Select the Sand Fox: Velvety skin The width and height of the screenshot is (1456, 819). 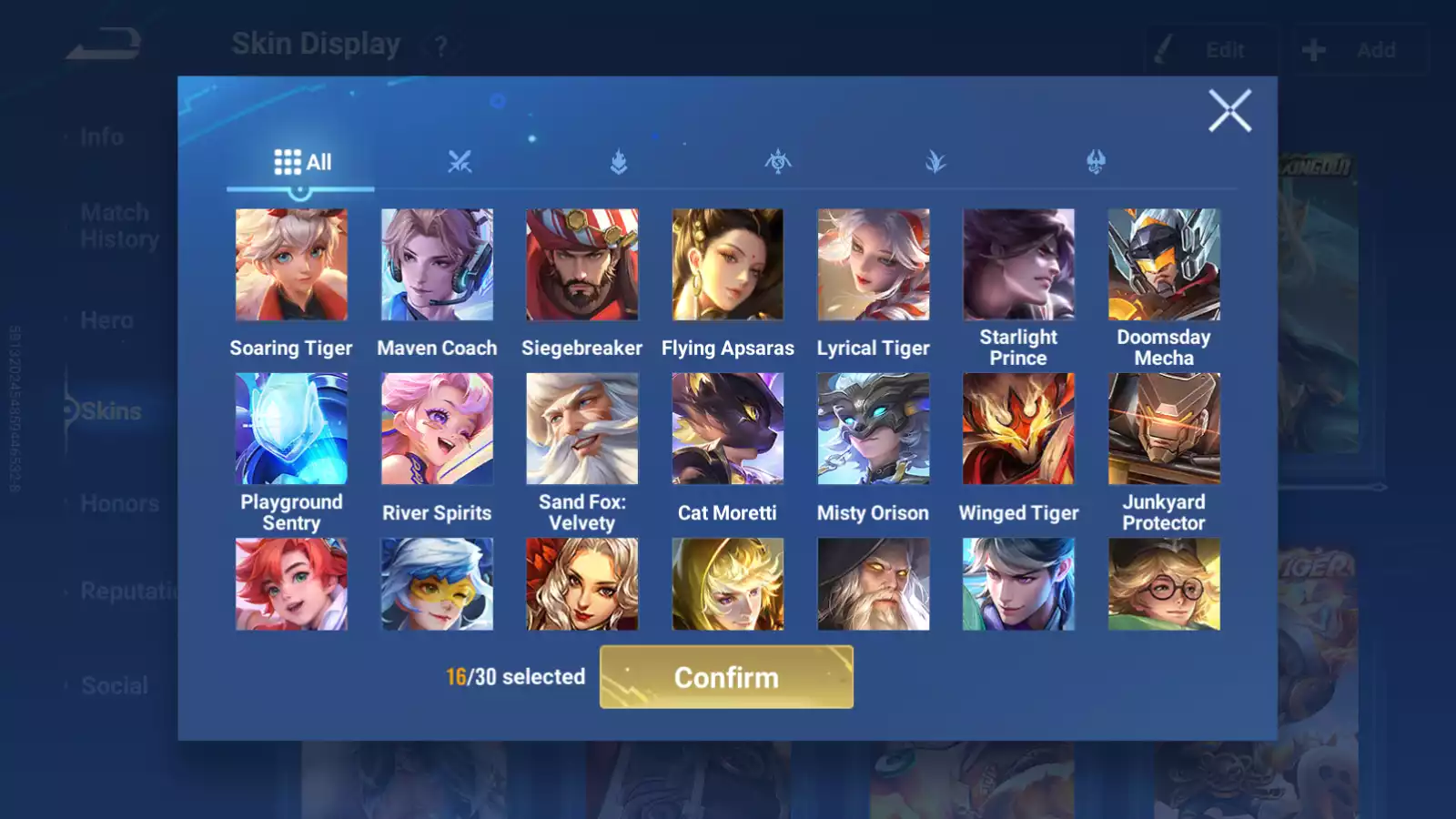tap(582, 429)
